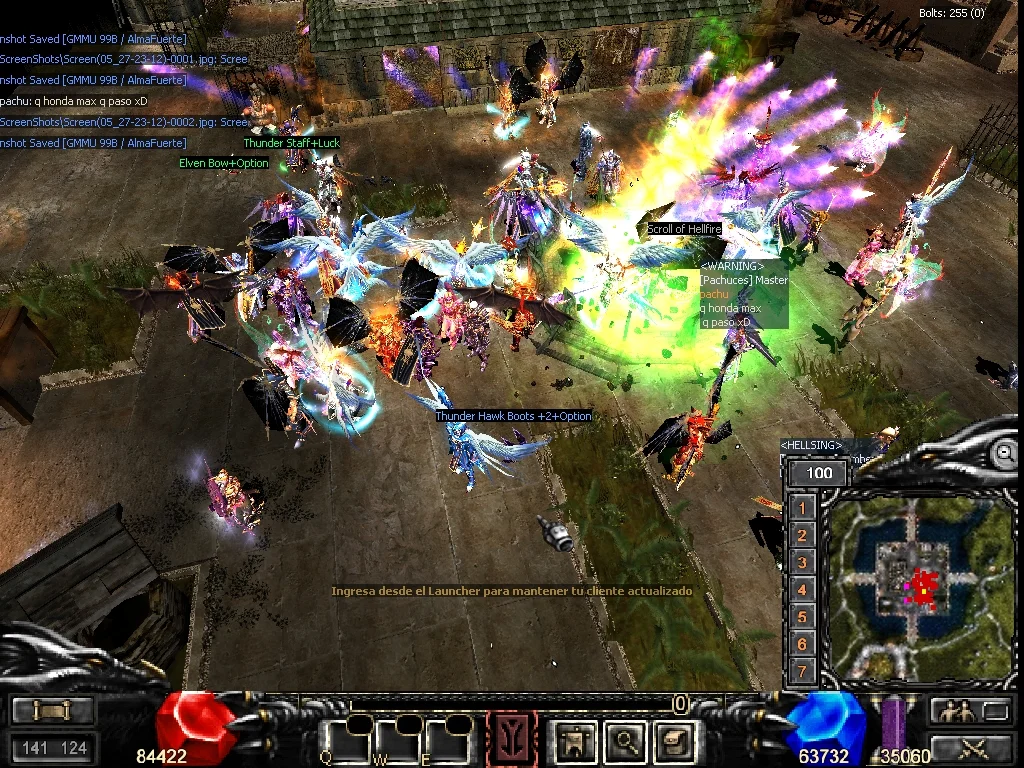Open the scroll-hand menu button
Screen dimensions: 1024x768
pos(674,741)
